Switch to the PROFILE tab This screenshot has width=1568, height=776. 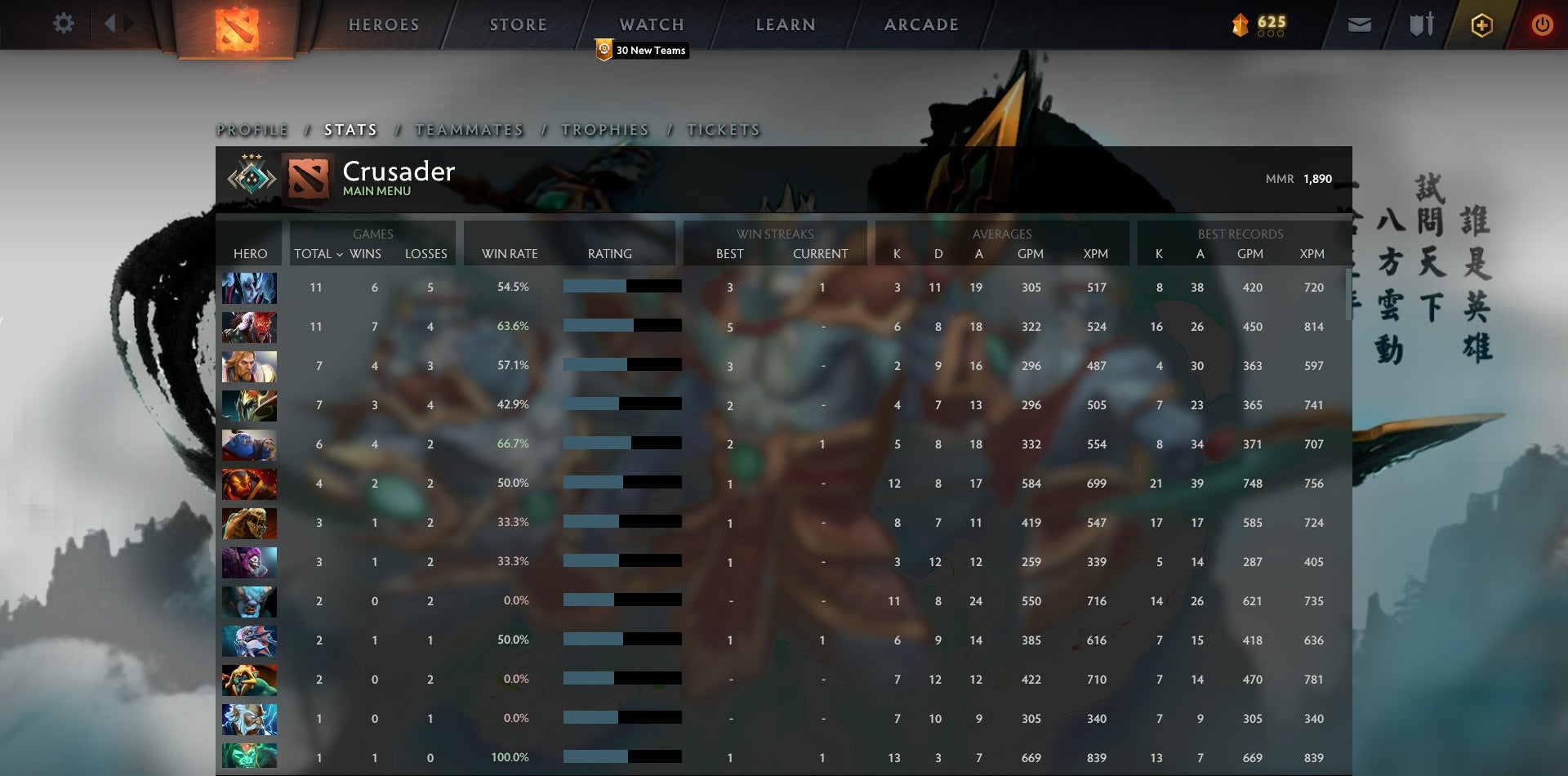(251, 129)
